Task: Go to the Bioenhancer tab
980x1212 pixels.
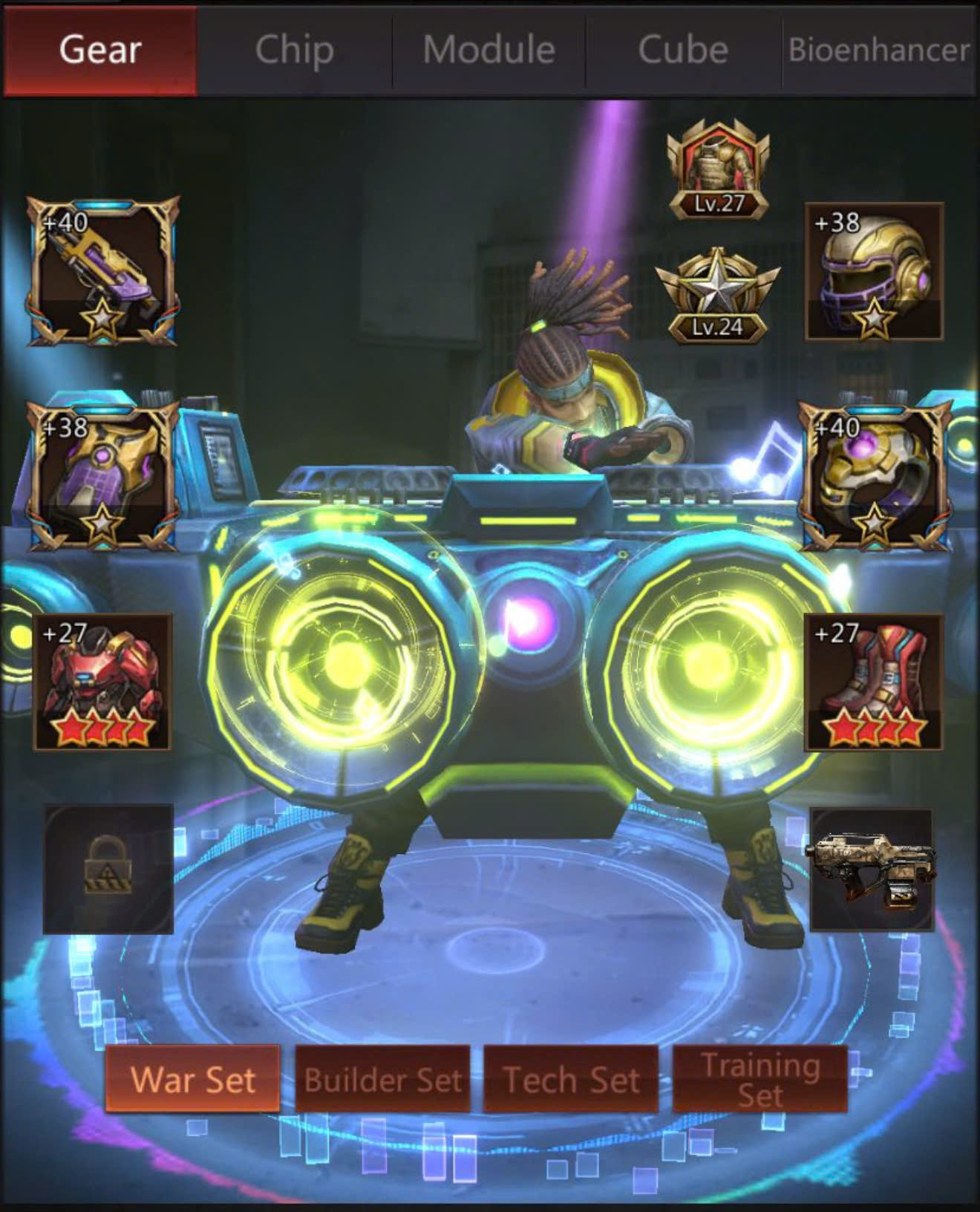Action: click(879, 50)
